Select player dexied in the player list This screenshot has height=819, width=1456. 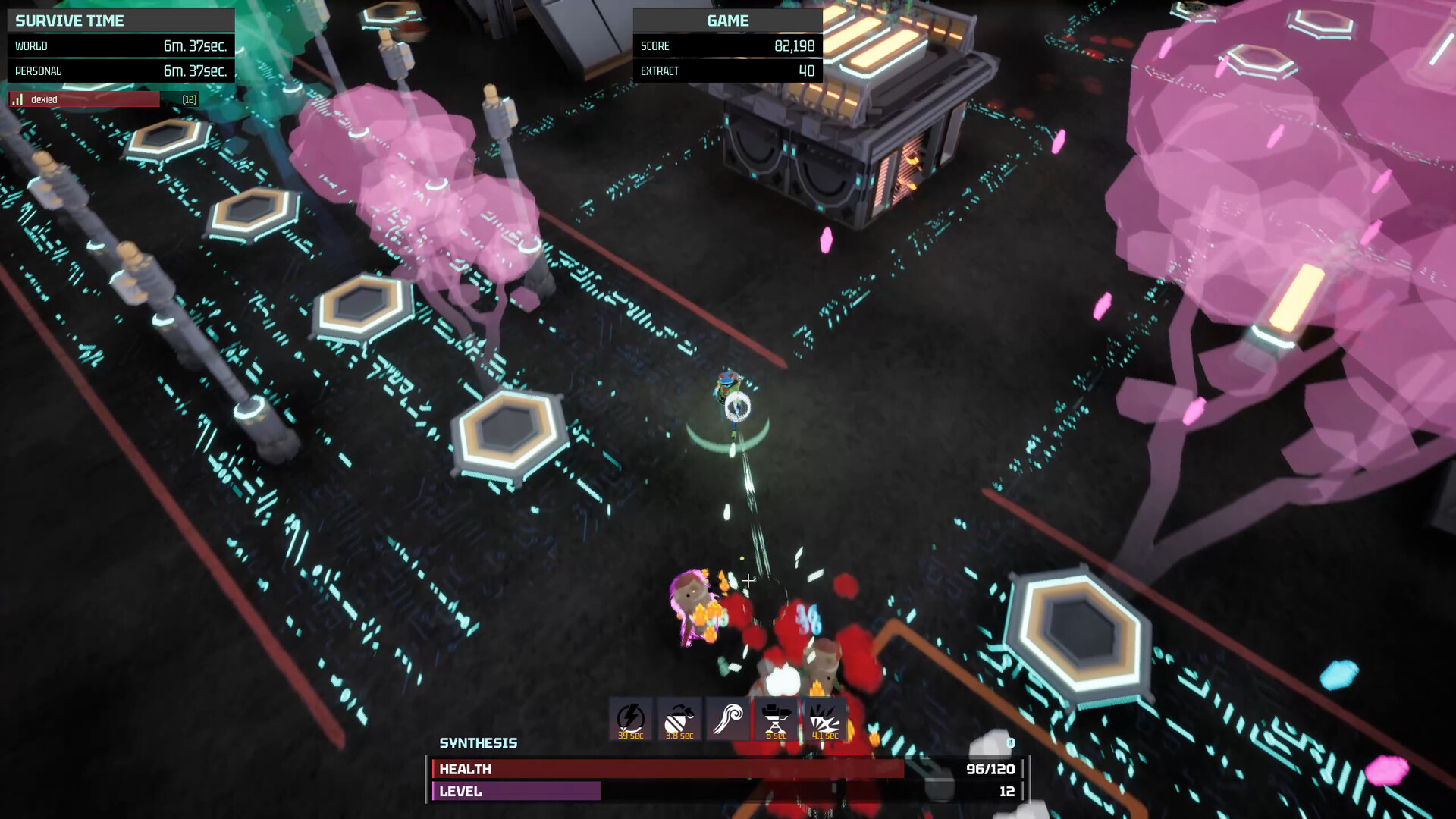pyautogui.click(x=83, y=99)
